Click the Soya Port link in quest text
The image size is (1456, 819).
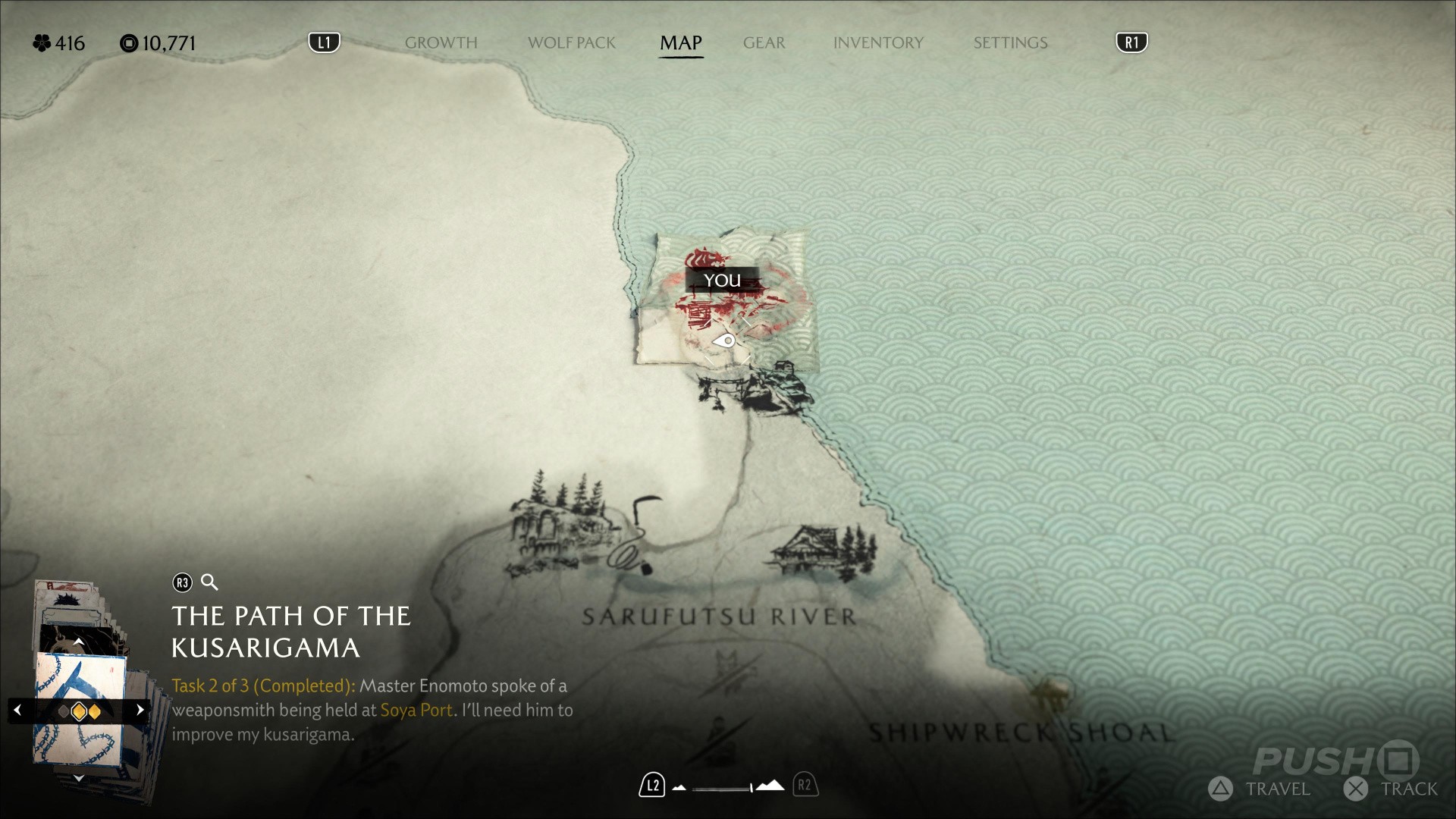pos(416,711)
